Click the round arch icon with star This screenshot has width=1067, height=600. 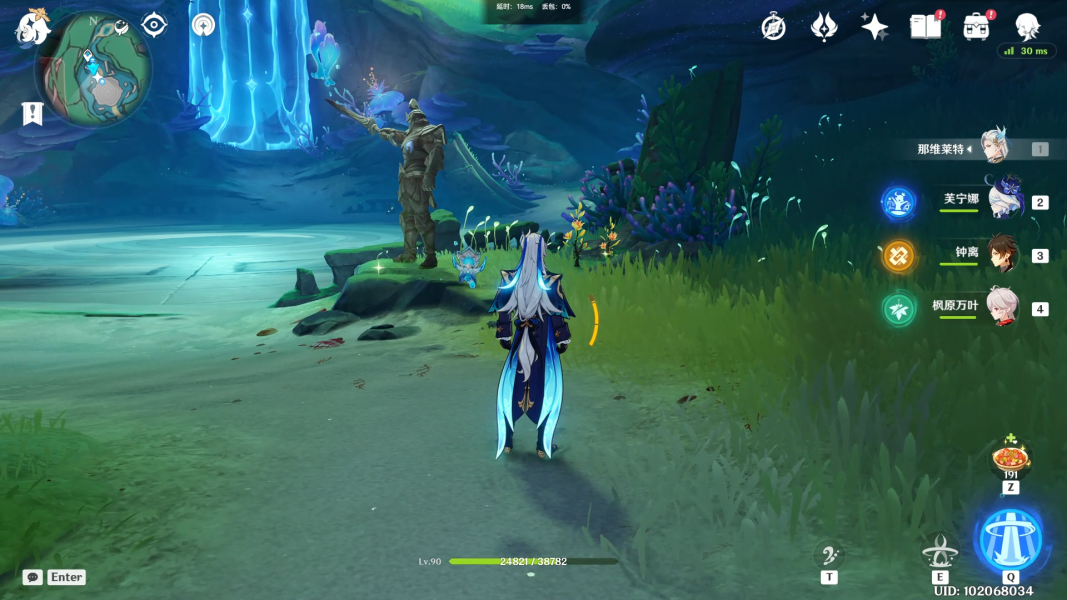(x=203, y=24)
